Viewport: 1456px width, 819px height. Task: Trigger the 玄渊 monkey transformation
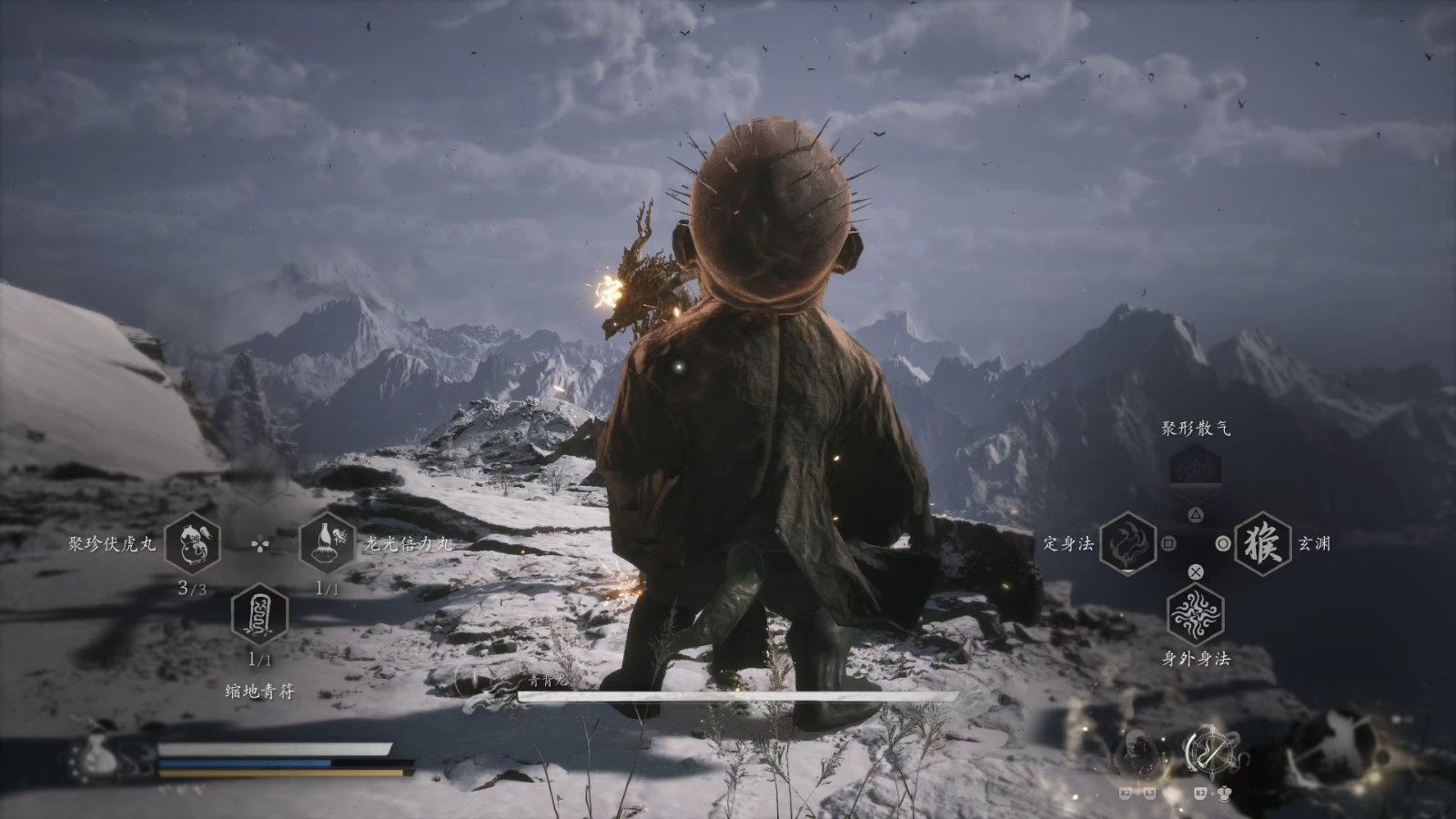[1262, 544]
